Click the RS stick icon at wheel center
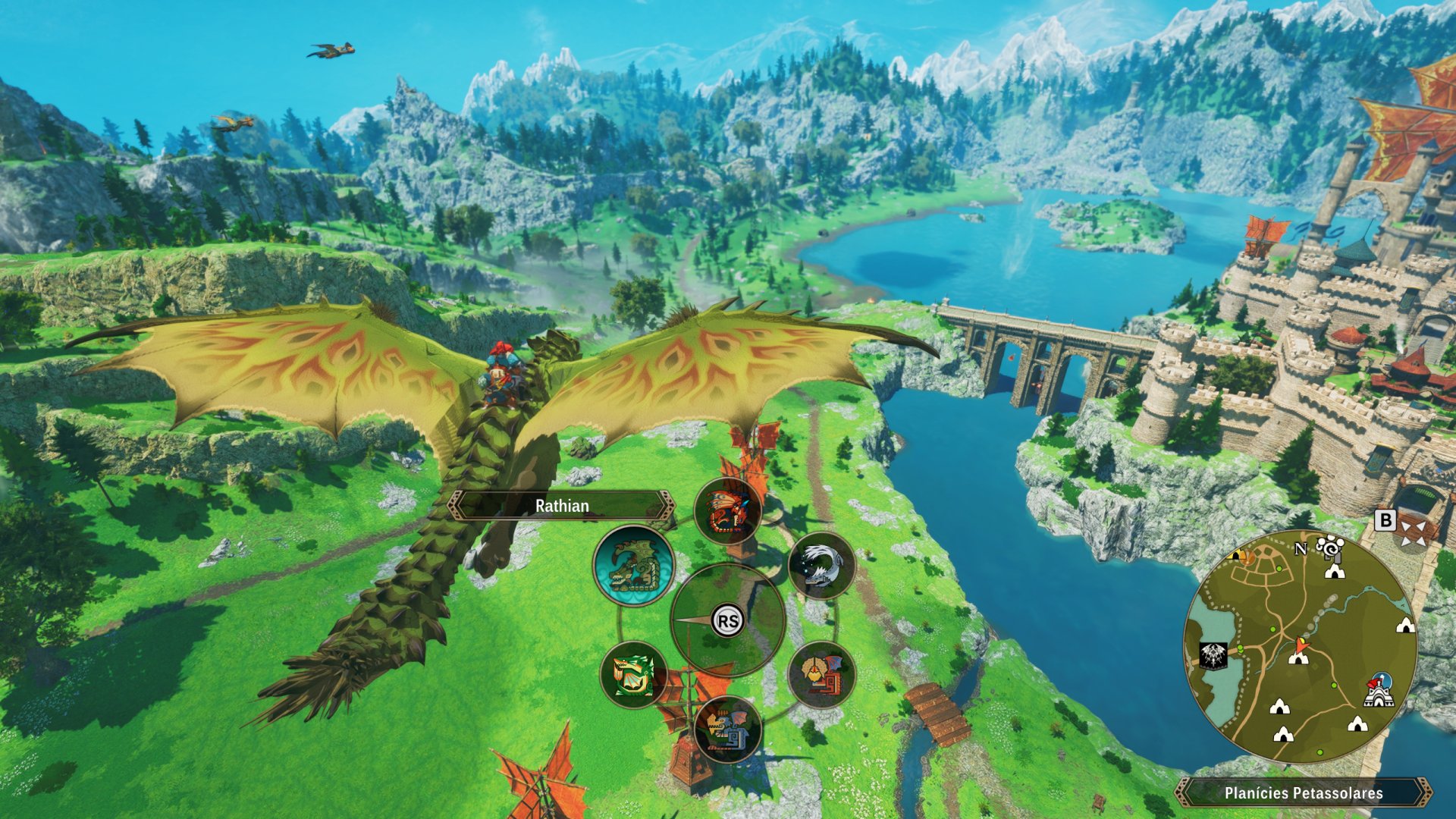Screen dimensions: 1456x819 (726, 621)
